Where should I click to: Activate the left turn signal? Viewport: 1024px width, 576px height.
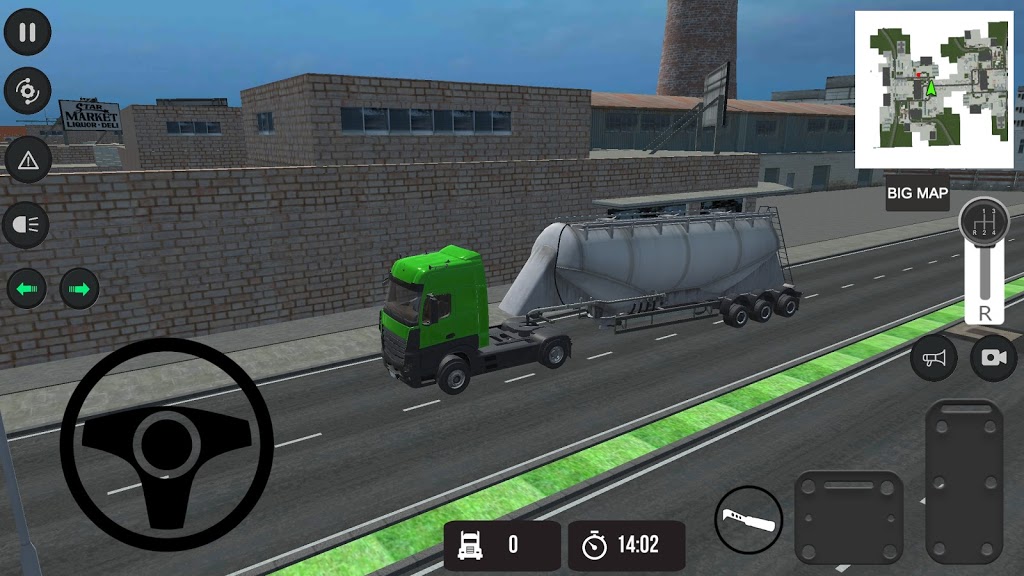[x=27, y=290]
